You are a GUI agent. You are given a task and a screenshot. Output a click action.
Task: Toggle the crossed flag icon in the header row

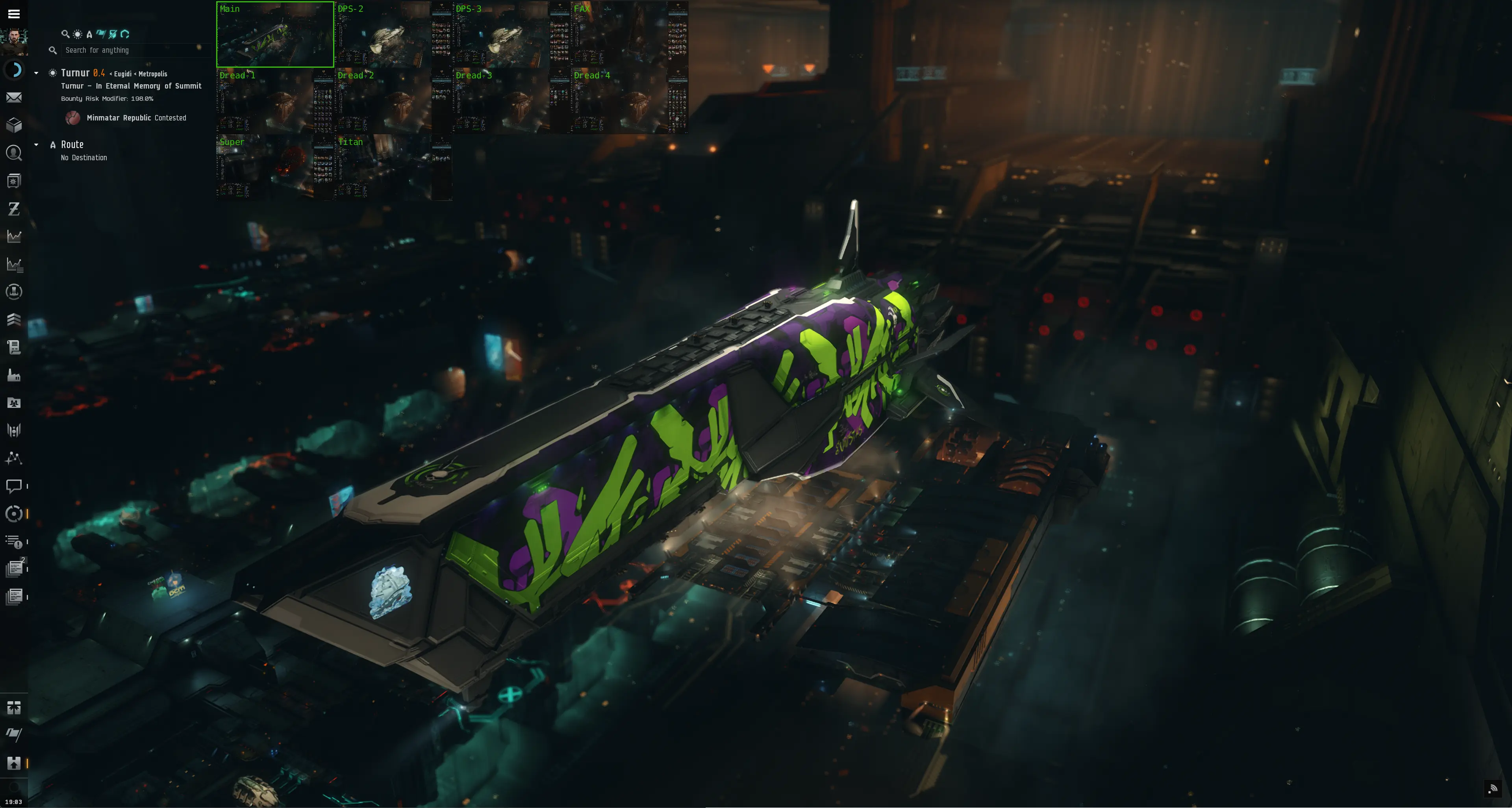[113, 34]
